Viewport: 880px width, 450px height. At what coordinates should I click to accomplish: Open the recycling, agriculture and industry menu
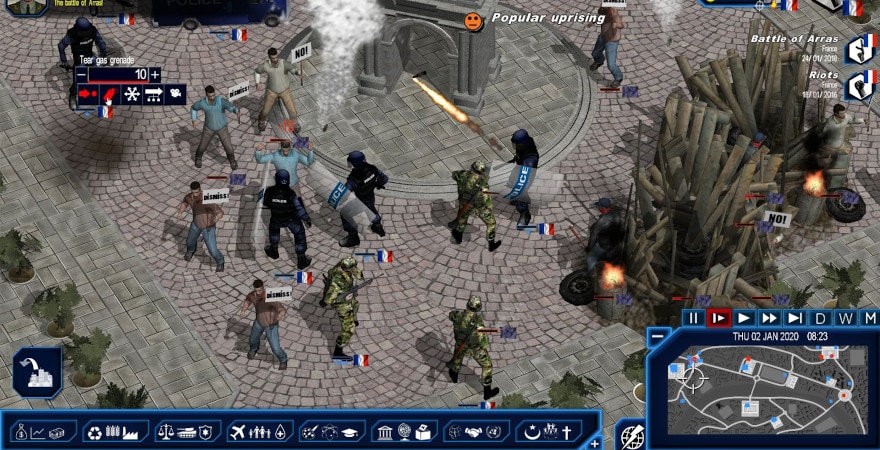(x=115, y=432)
